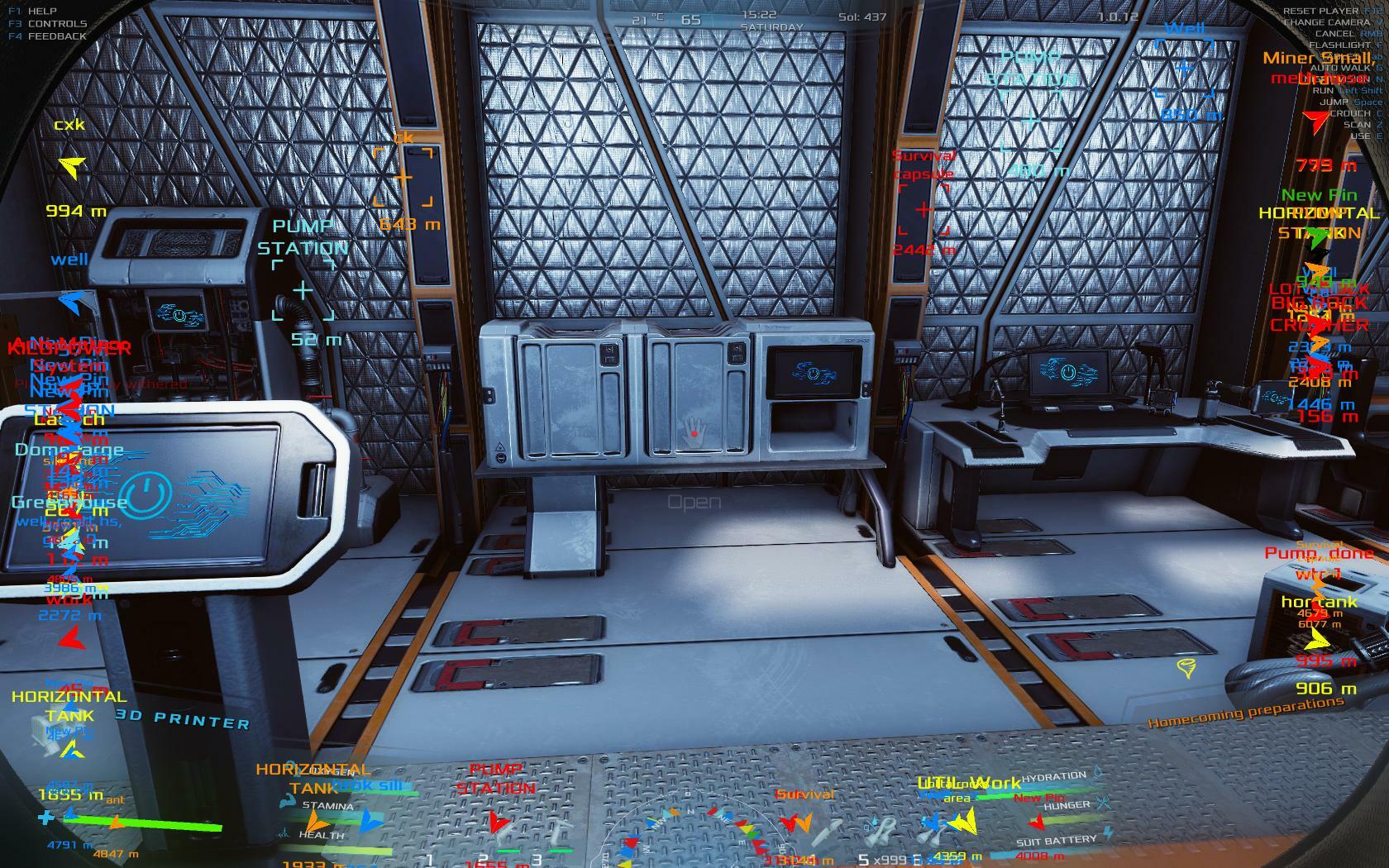The height and width of the screenshot is (868, 1389).
Task: Select the hotbar slot 2 tool
Action: click(506, 837)
